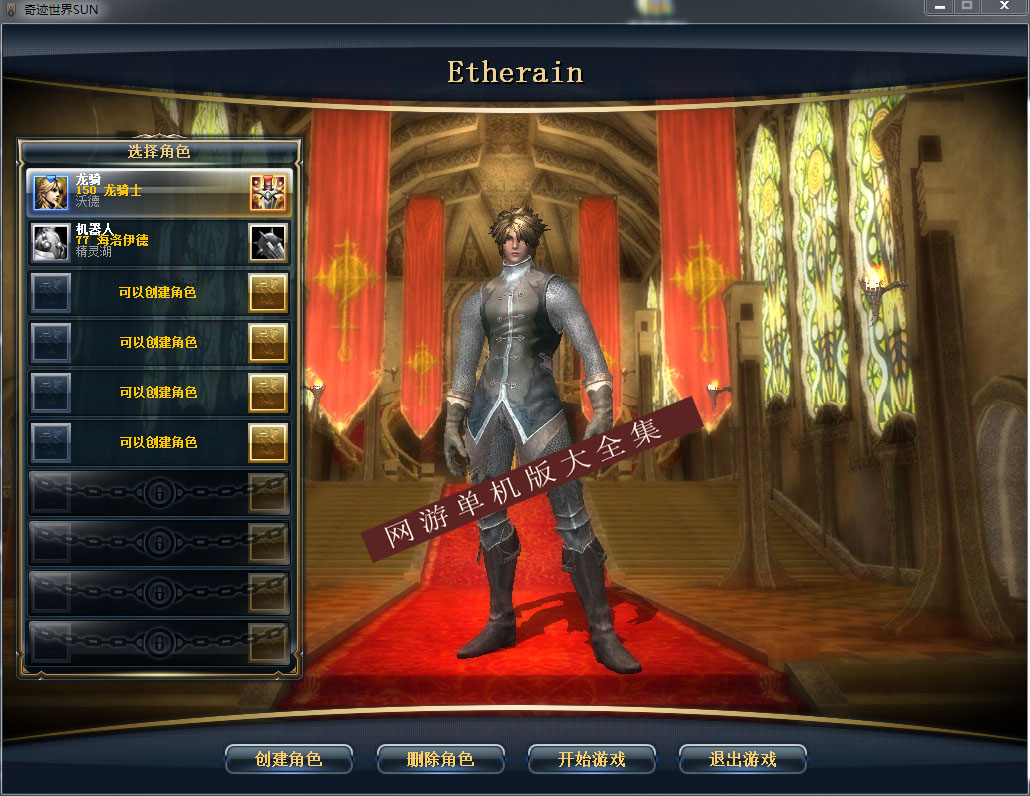This screenshot has width=1030, height=796.
Task: Start the game with 开始游戏
Action: coord(592,759)
